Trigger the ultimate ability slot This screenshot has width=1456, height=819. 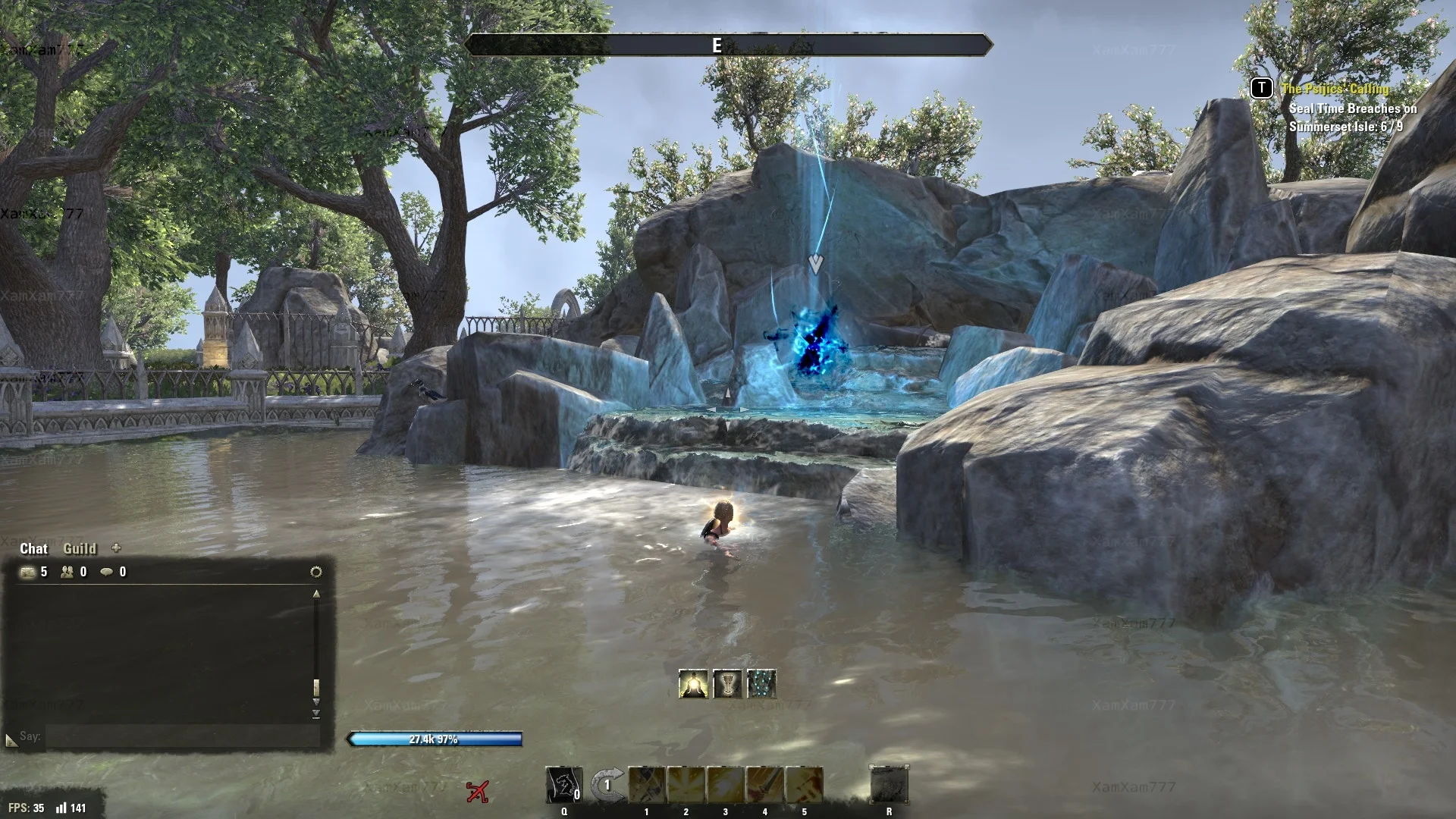(889, 785)
